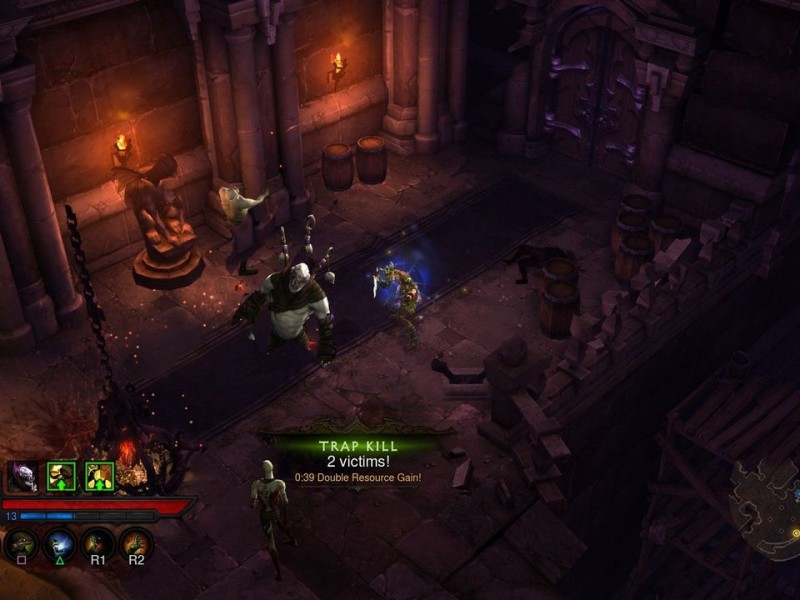
Task: Click the second green-arrow buff icon
Action: click(x=99, y=476)
